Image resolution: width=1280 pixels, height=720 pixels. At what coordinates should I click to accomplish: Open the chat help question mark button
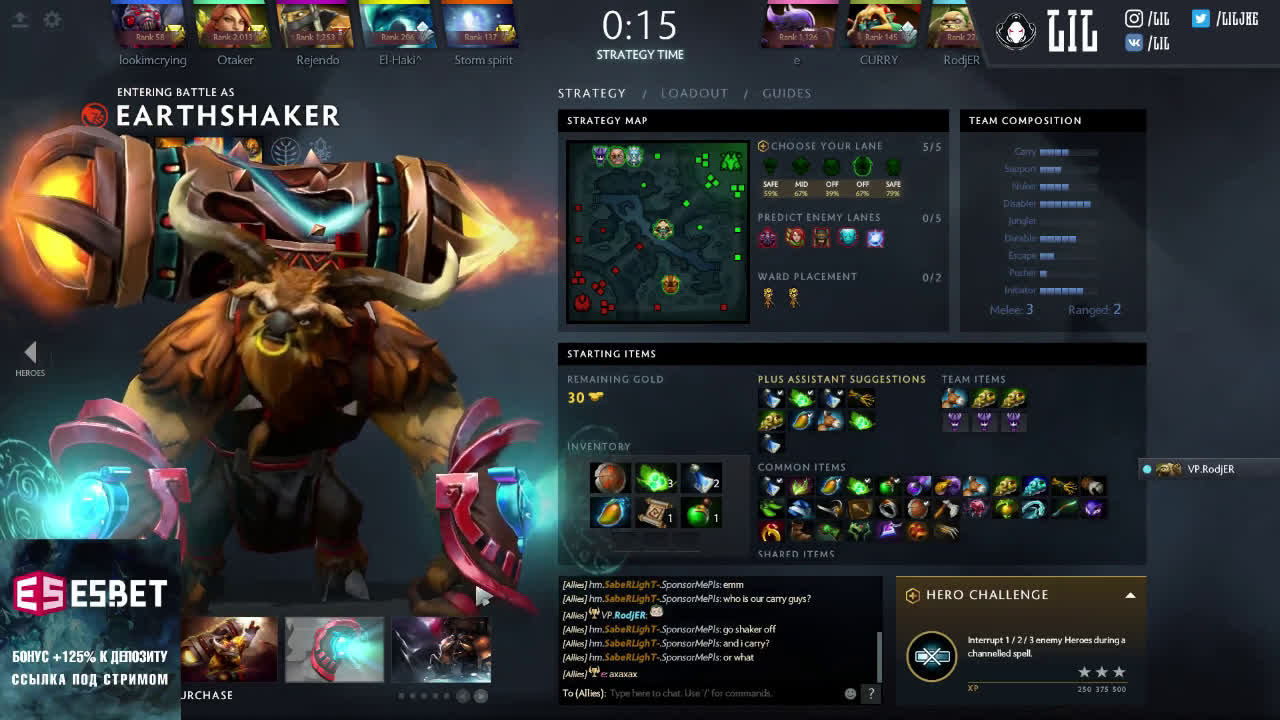871,693
